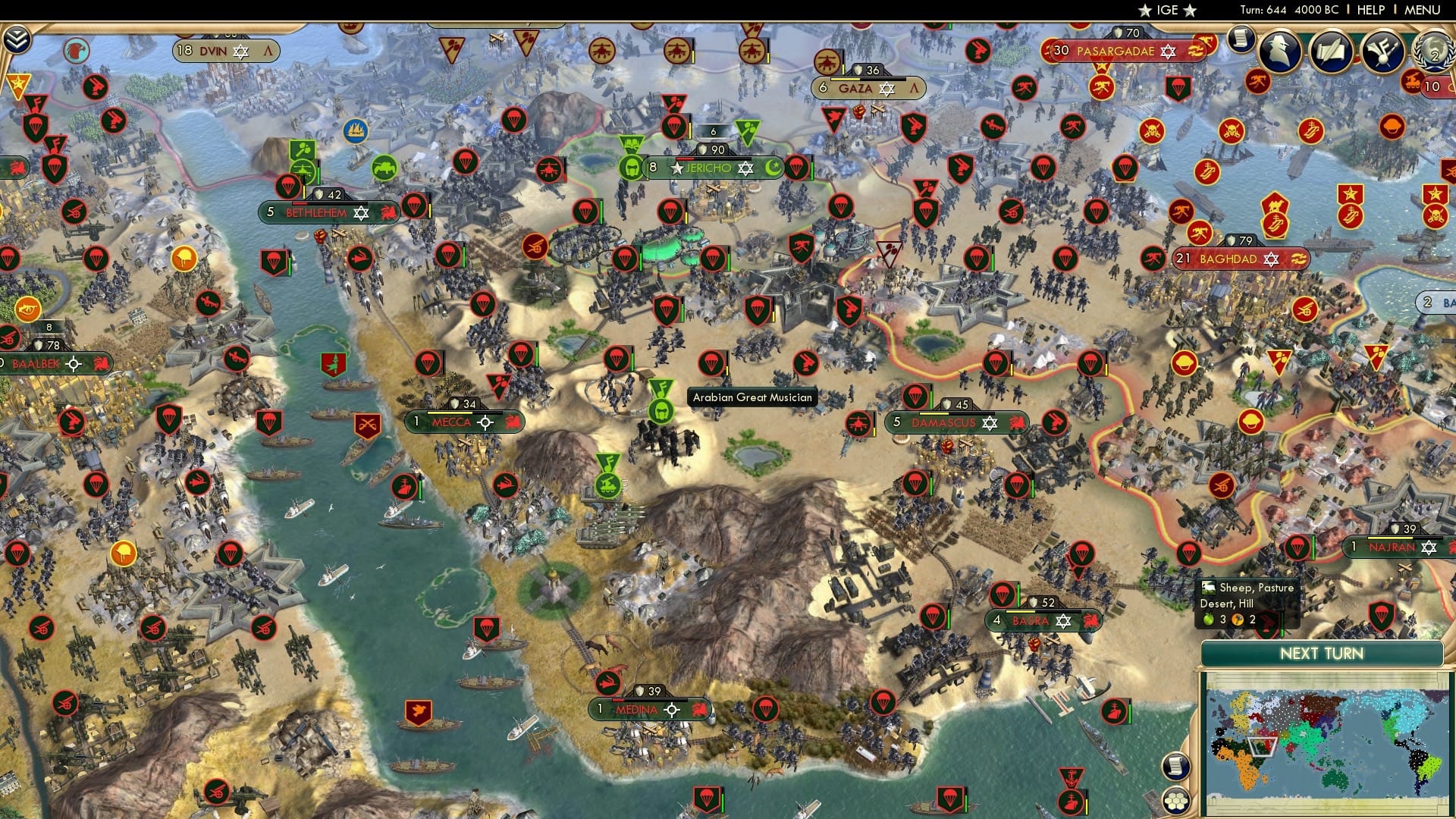Click the NEXT TURN button
This screenshot has height=819, width=1456.
(x=1323, y=652)
